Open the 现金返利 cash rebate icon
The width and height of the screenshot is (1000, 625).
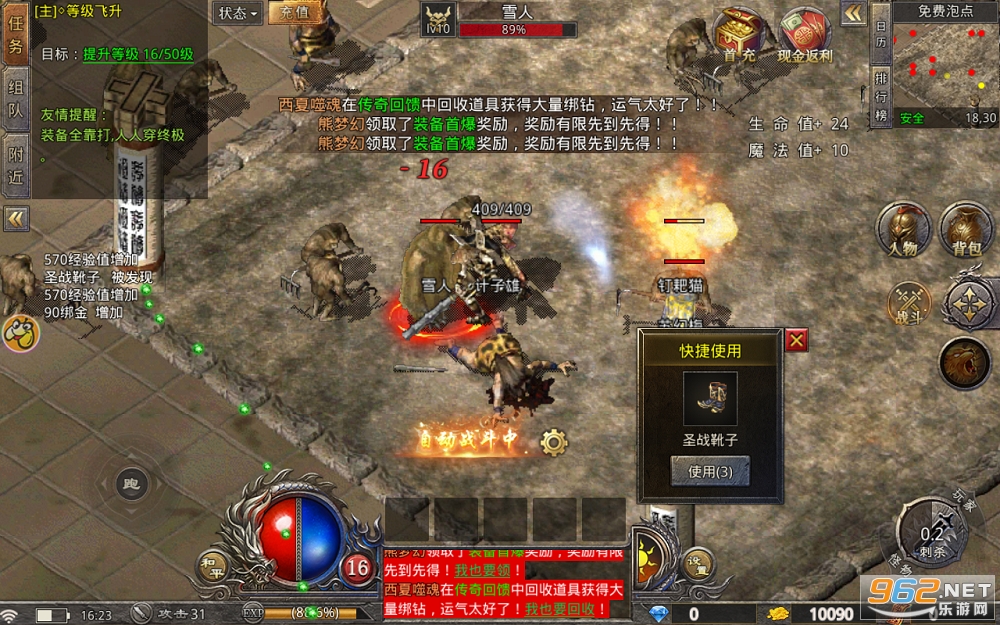[805, 35]
